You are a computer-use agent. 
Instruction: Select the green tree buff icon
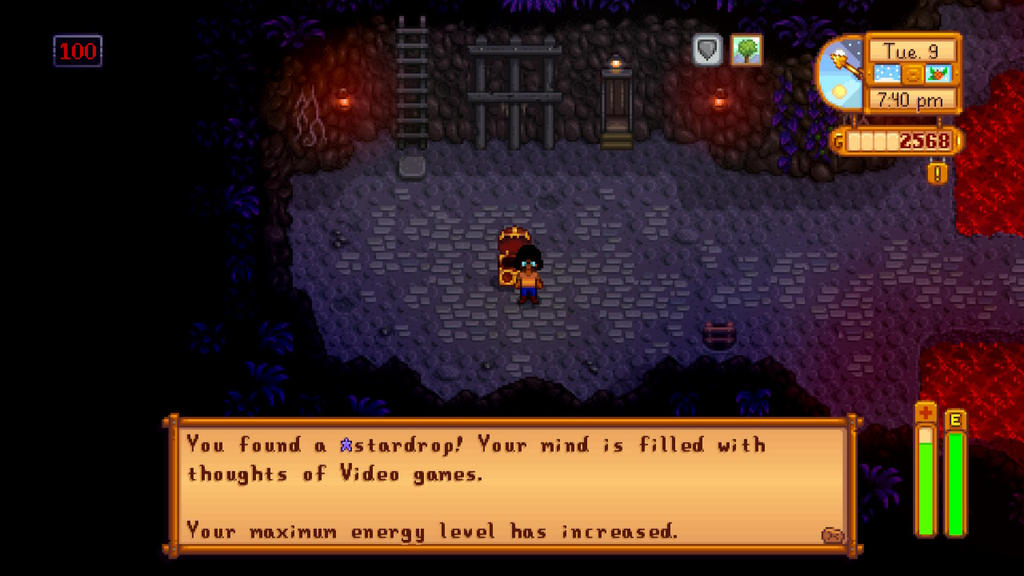tap(746, 50)
